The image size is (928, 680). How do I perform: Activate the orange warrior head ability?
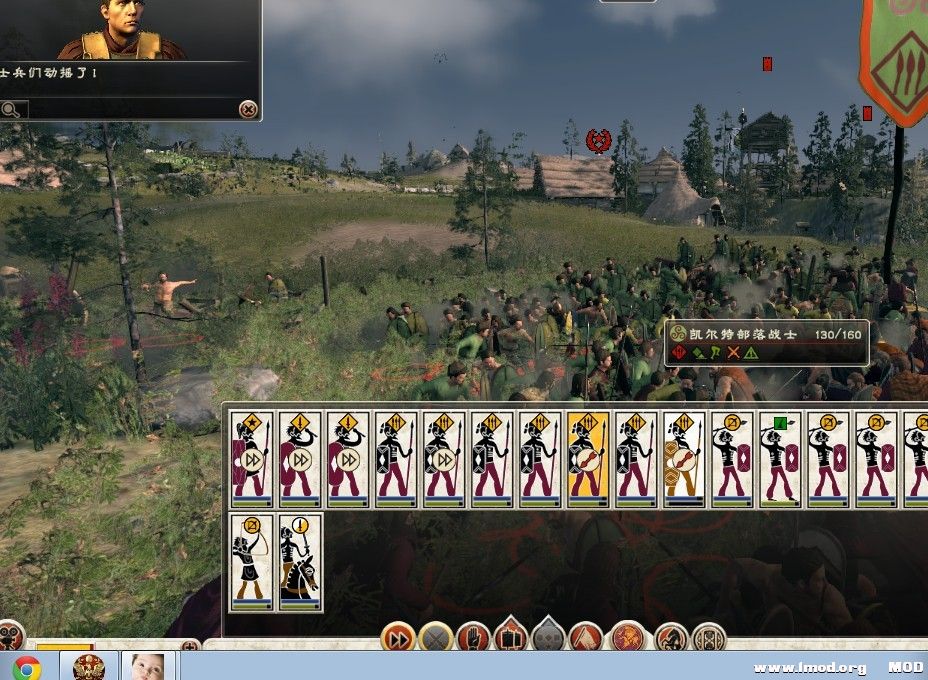click(x=628, y=637)
